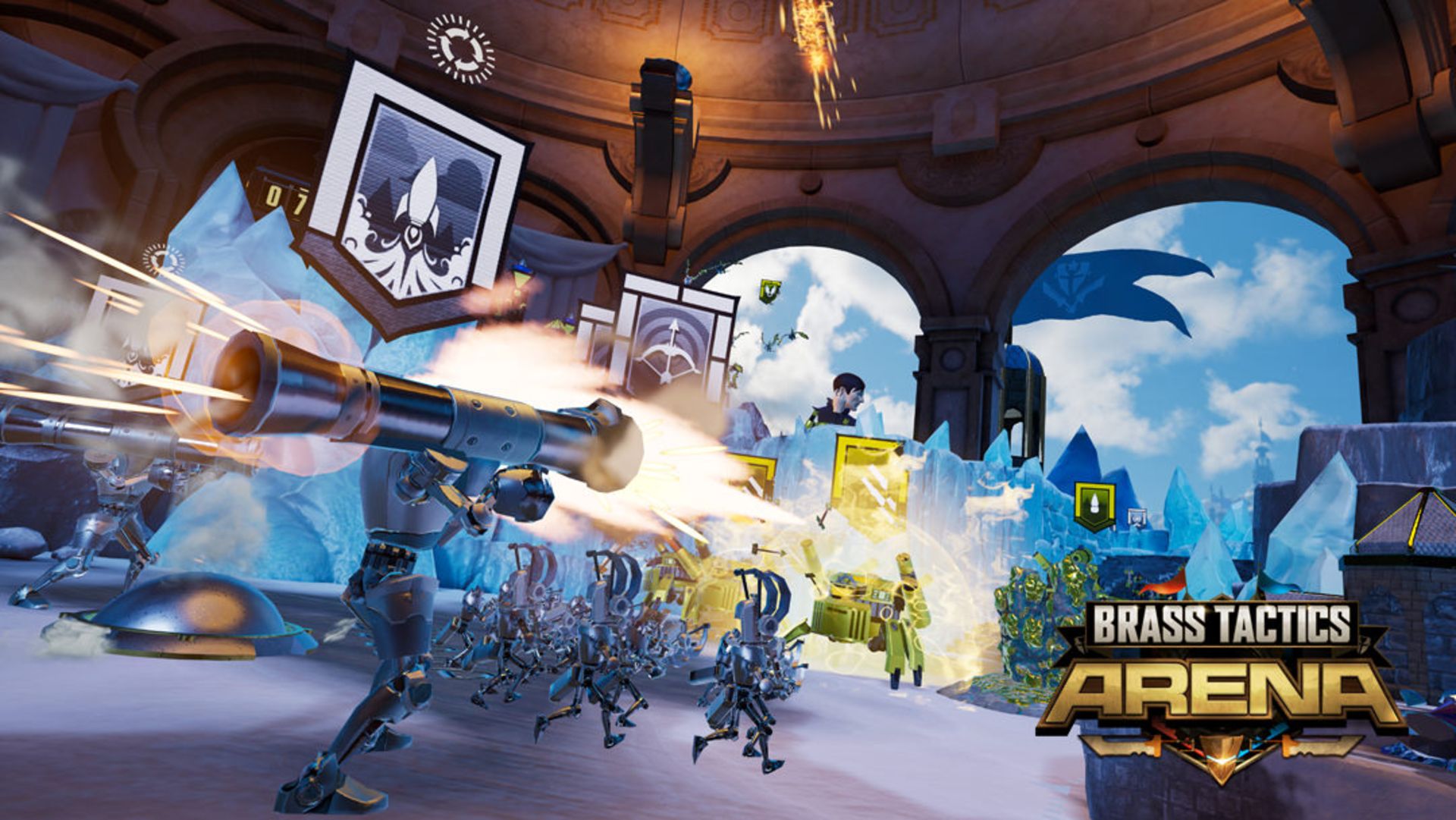Click the green bullet shield marker

point(1094,504)
